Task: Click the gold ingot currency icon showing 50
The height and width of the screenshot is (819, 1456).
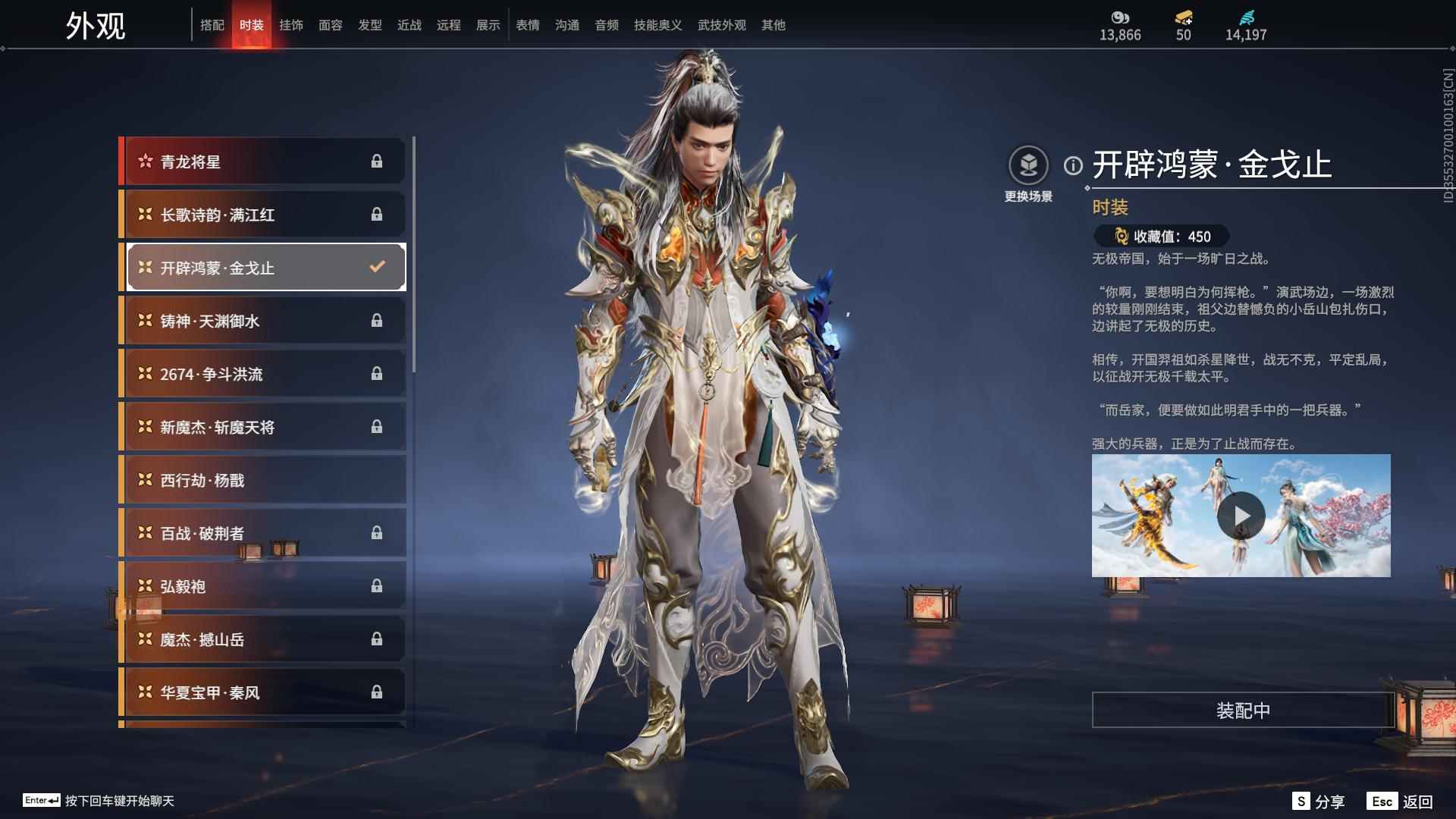Action: (x=1183, y=17)
